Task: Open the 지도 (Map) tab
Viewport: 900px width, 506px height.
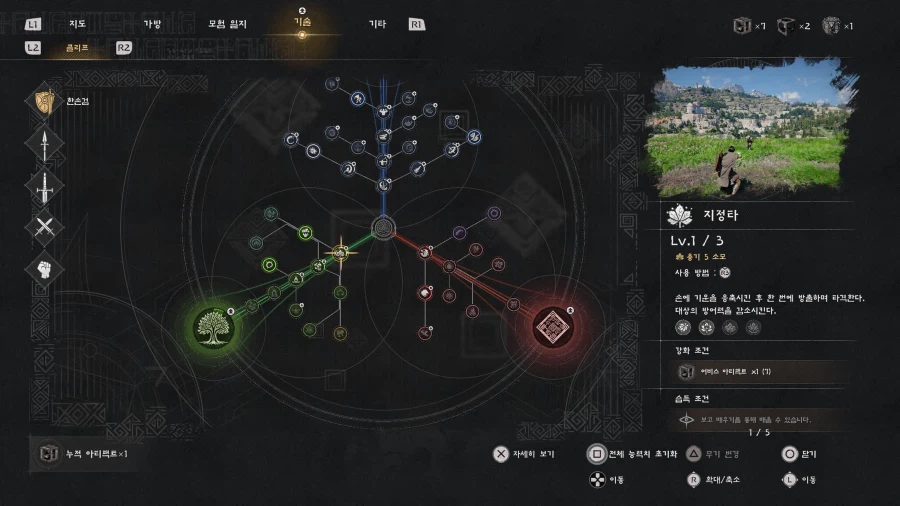Action: 74,24
